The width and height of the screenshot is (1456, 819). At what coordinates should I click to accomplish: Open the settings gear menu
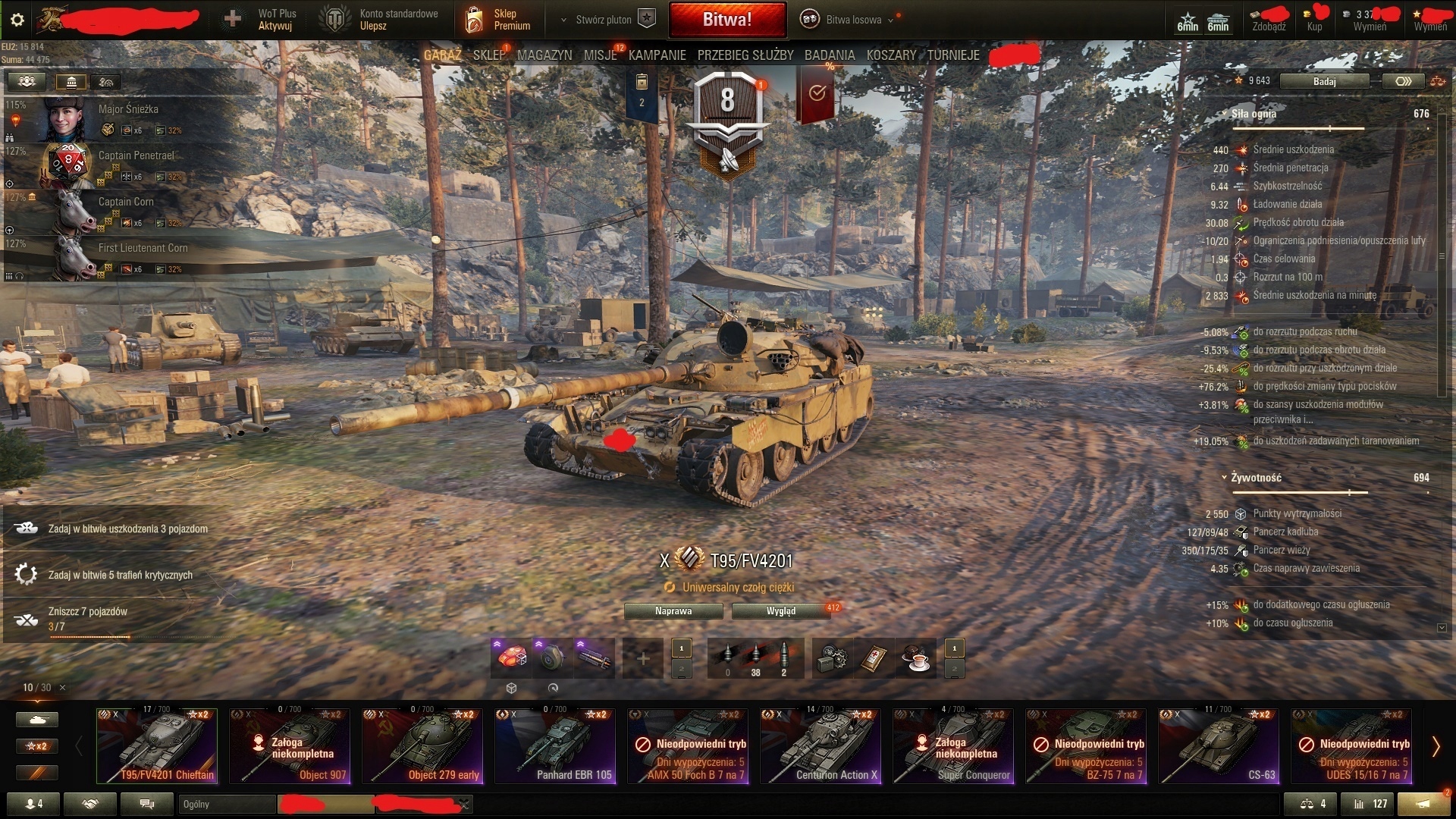click(17, 20)
